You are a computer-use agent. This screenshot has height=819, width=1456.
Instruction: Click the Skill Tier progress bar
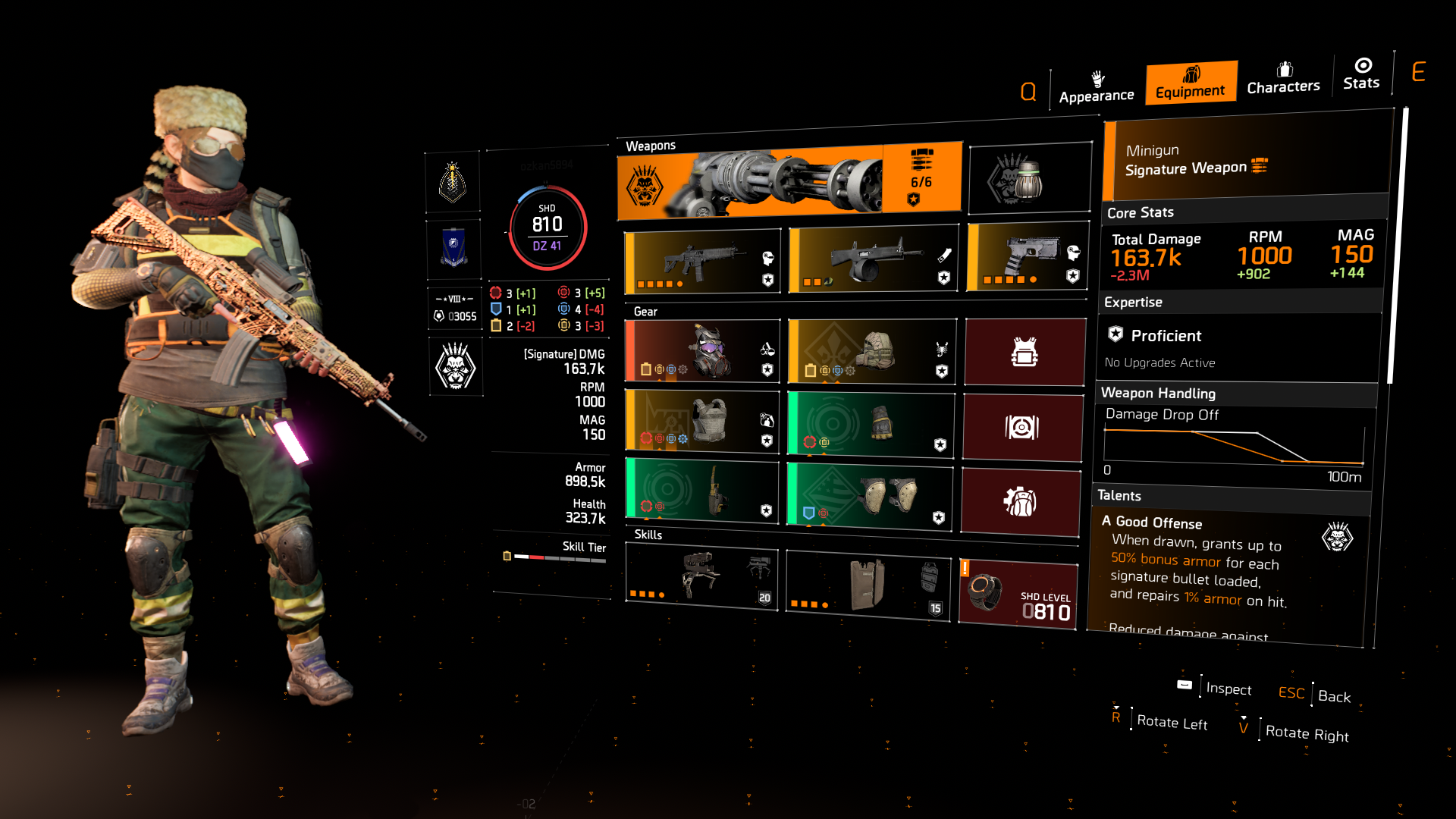tap(561, 556)
